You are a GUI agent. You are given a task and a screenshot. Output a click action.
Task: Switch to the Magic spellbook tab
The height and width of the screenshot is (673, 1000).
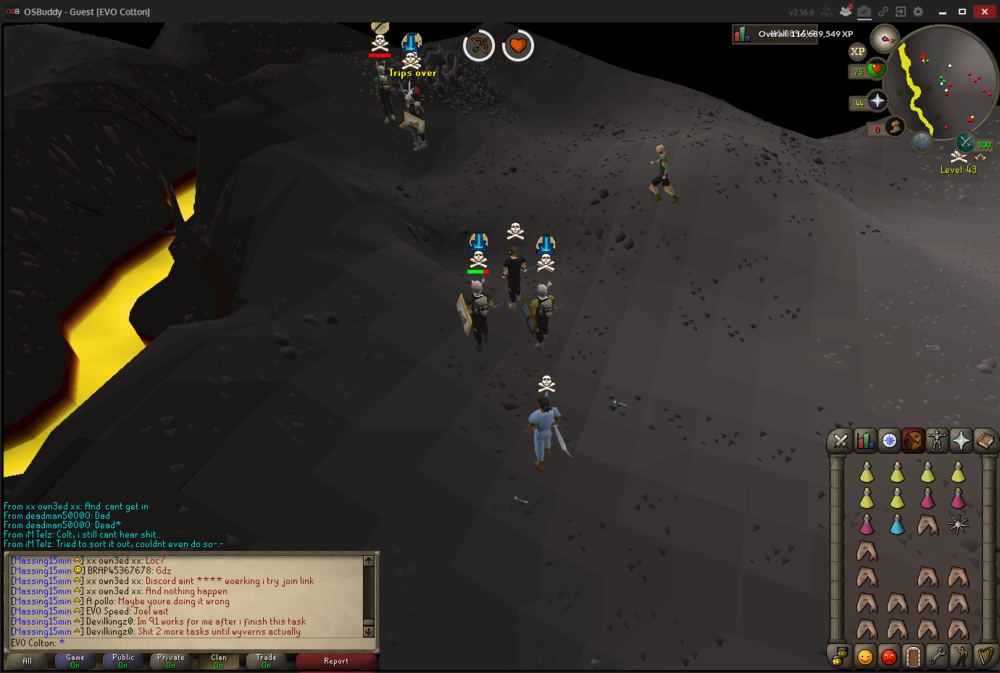click(985, 440)
